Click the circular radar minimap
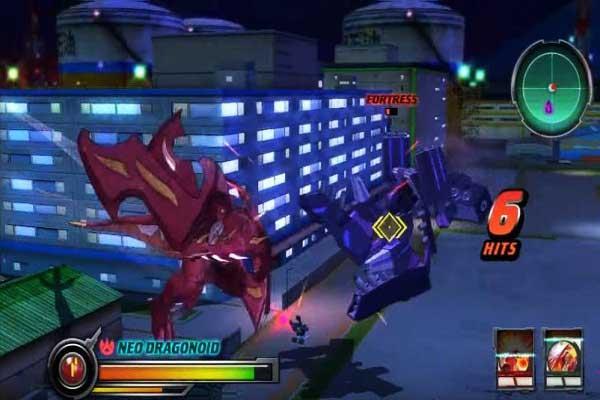Screen dimensions: 600x400 [549, 87]
